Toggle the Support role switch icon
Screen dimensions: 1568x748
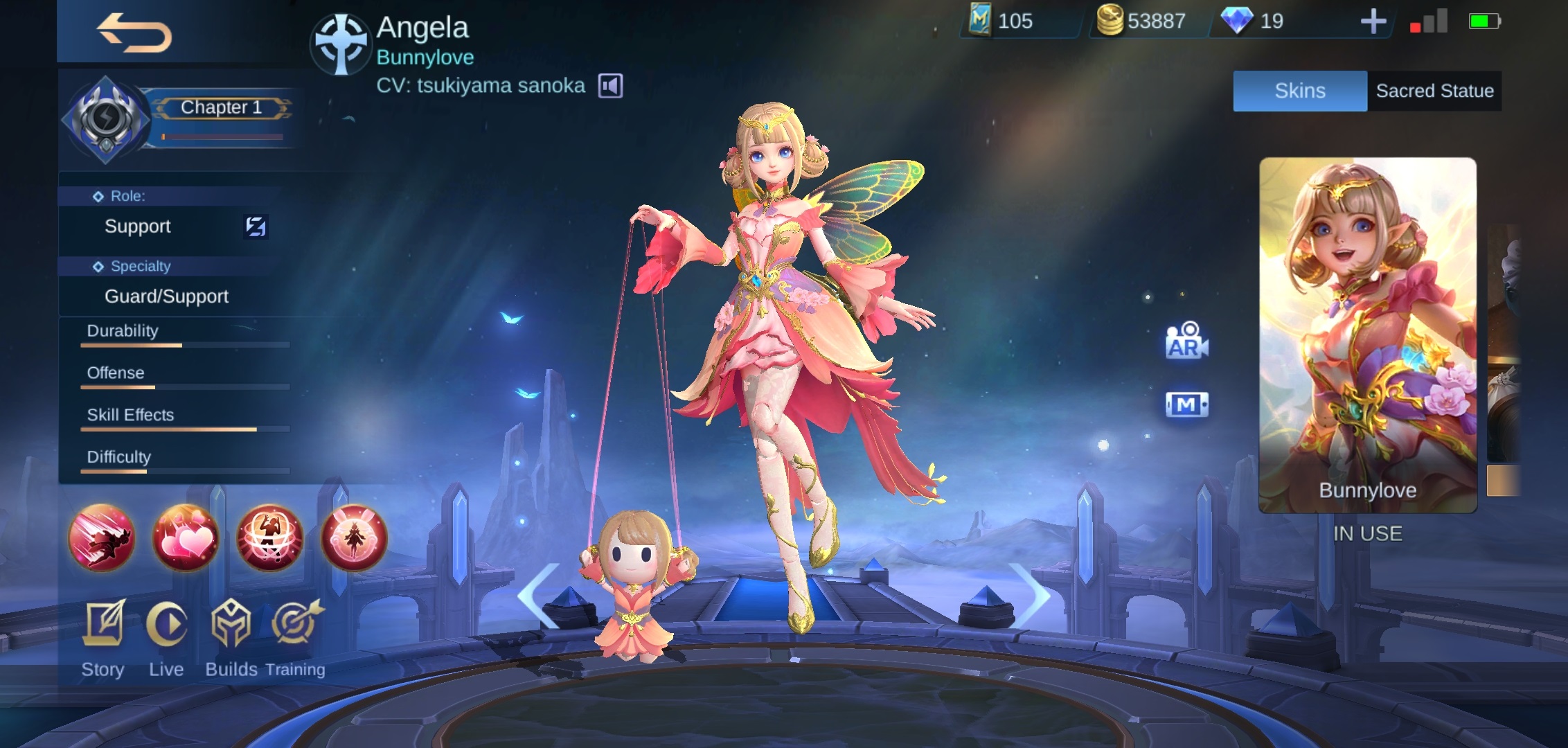click(x=256, y=226)
